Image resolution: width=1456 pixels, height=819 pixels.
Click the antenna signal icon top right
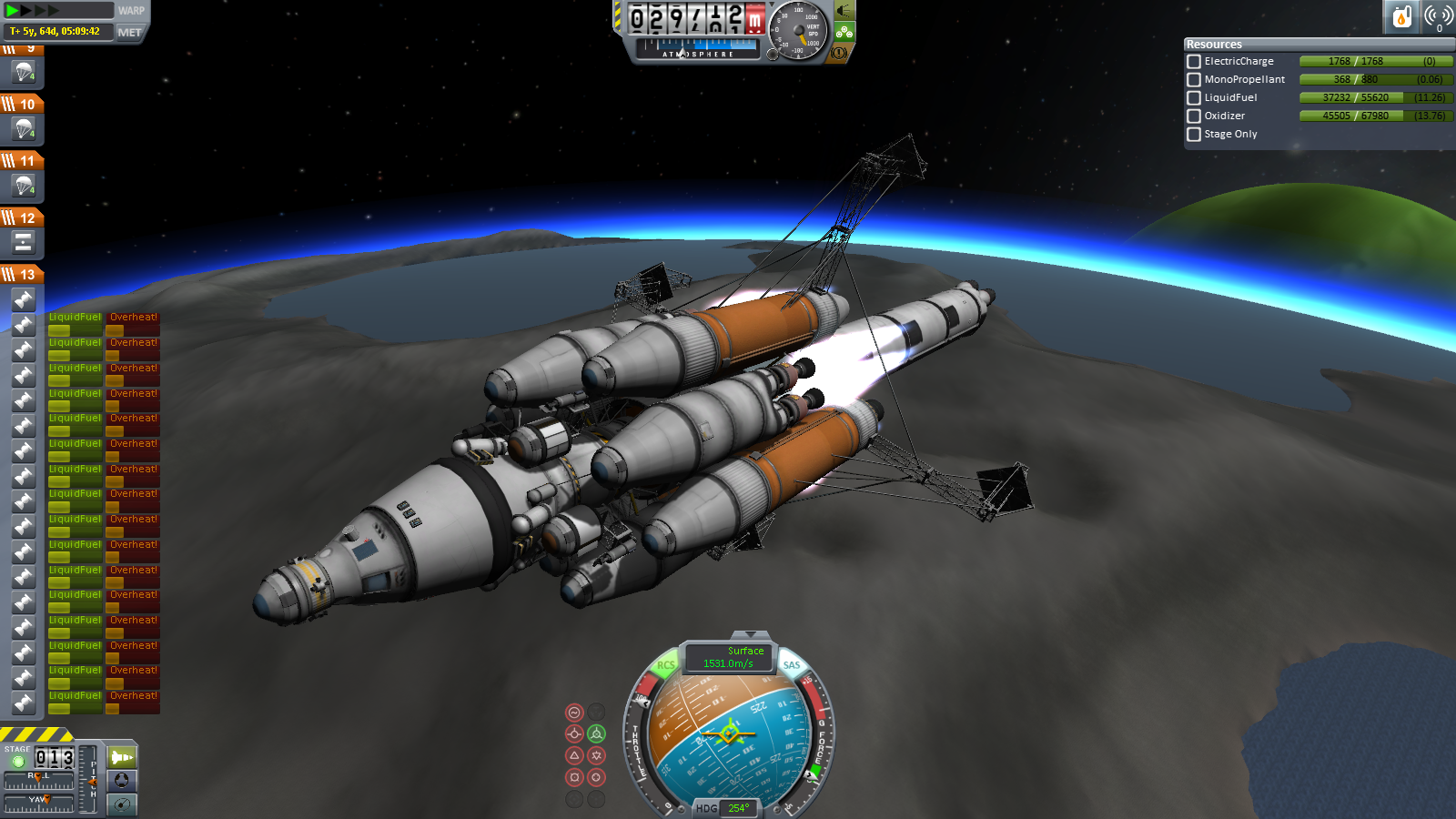(x=1441, y=15)
